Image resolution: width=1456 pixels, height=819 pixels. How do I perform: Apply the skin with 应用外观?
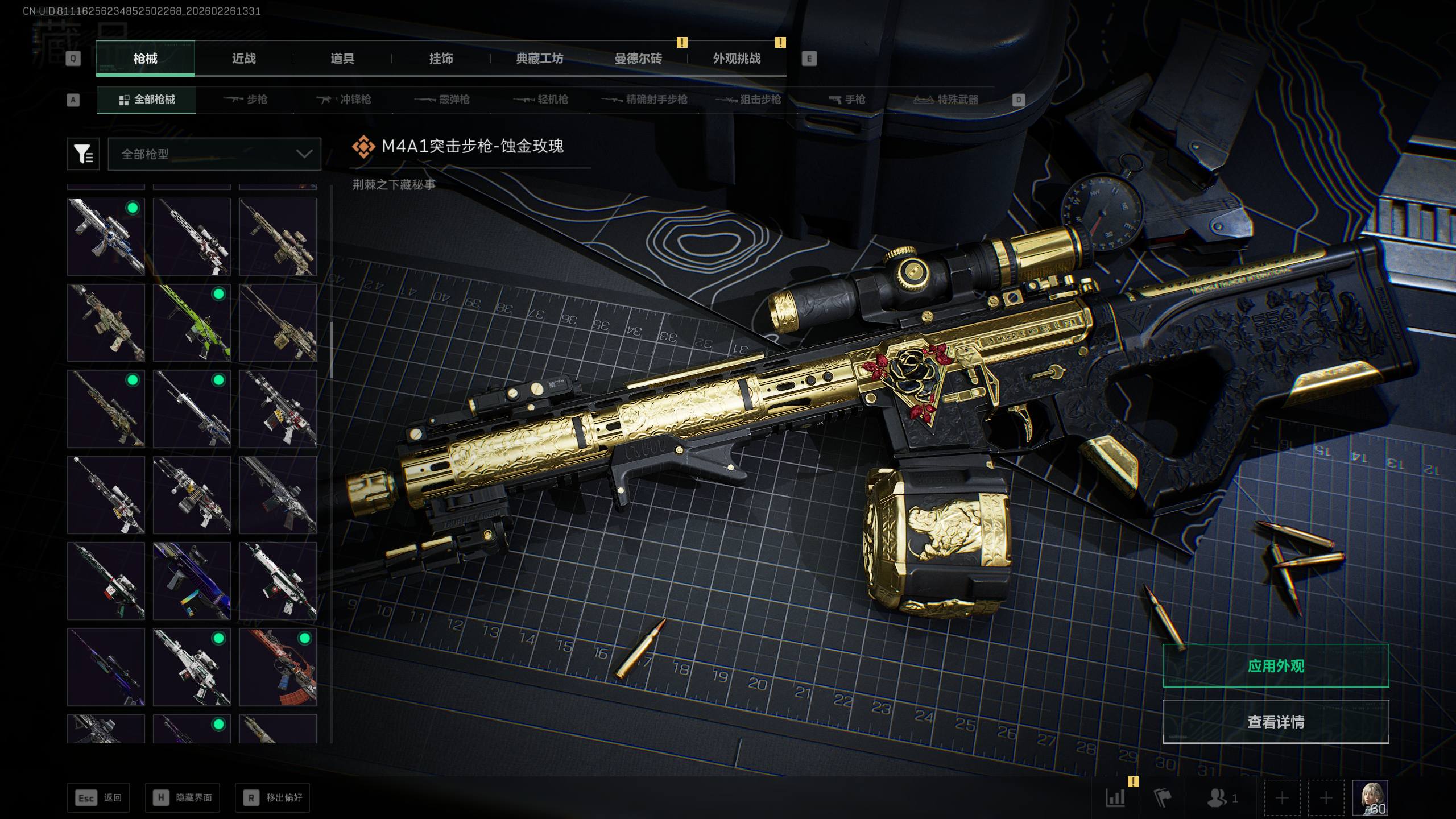click(x=1276, y=666)
